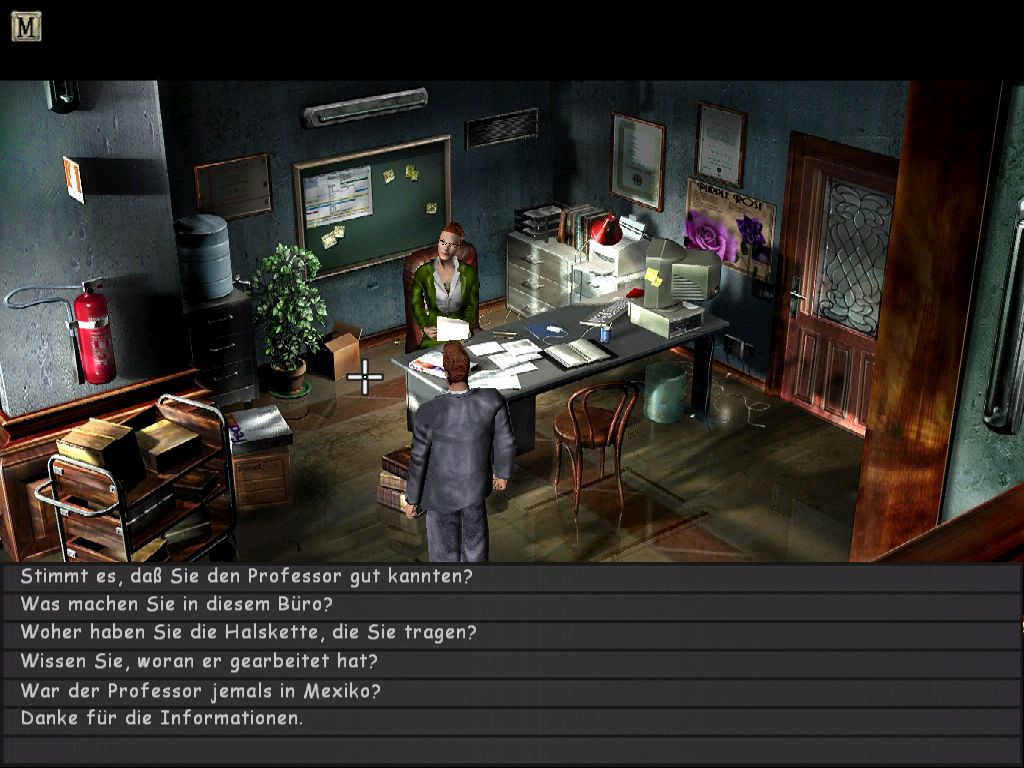
Task: Open the menu via the M icon
Action: (x=26, y=26)
